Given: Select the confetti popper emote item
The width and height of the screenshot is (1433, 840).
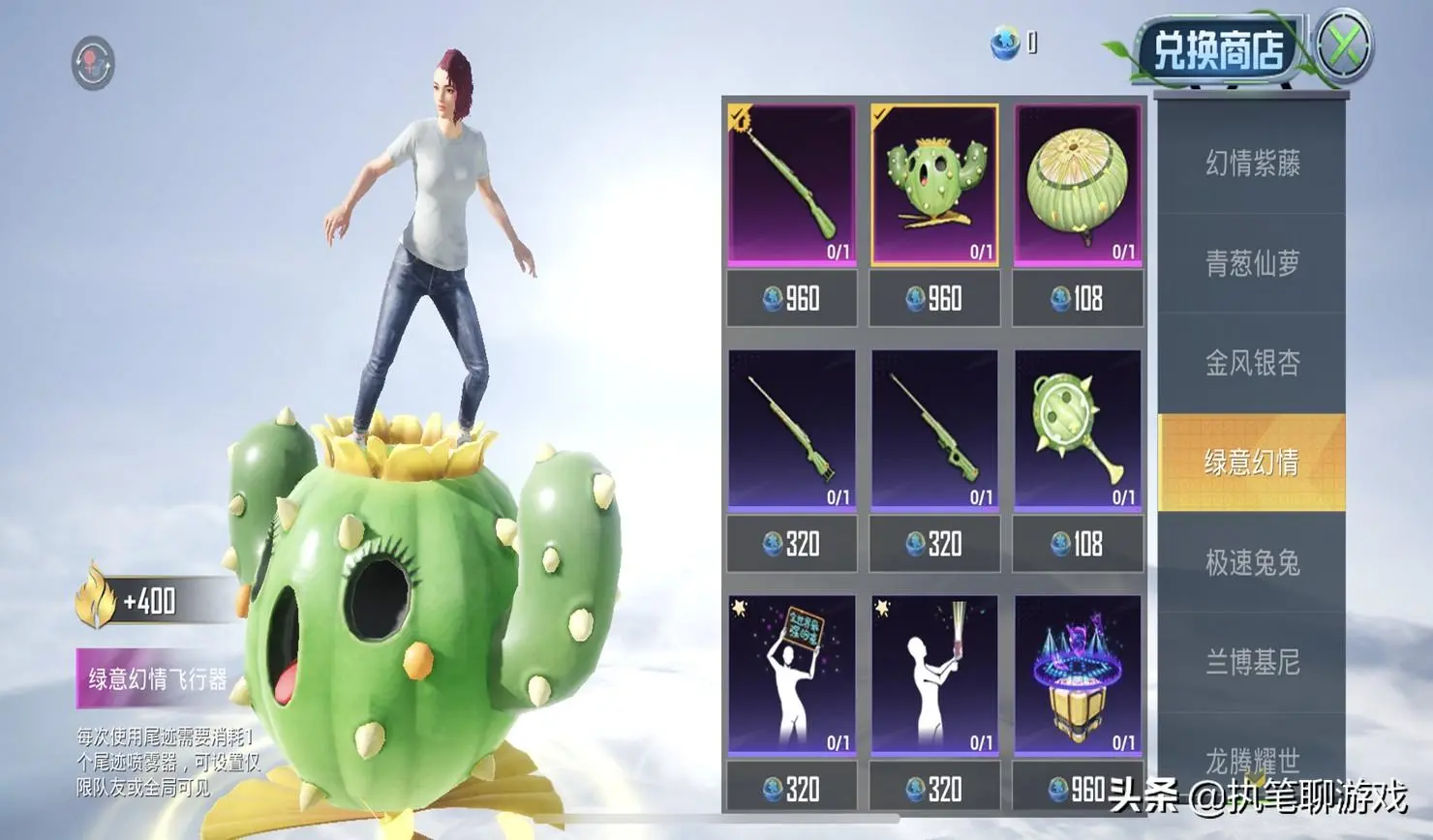Looking at the screenshot, I should [934, 675].
